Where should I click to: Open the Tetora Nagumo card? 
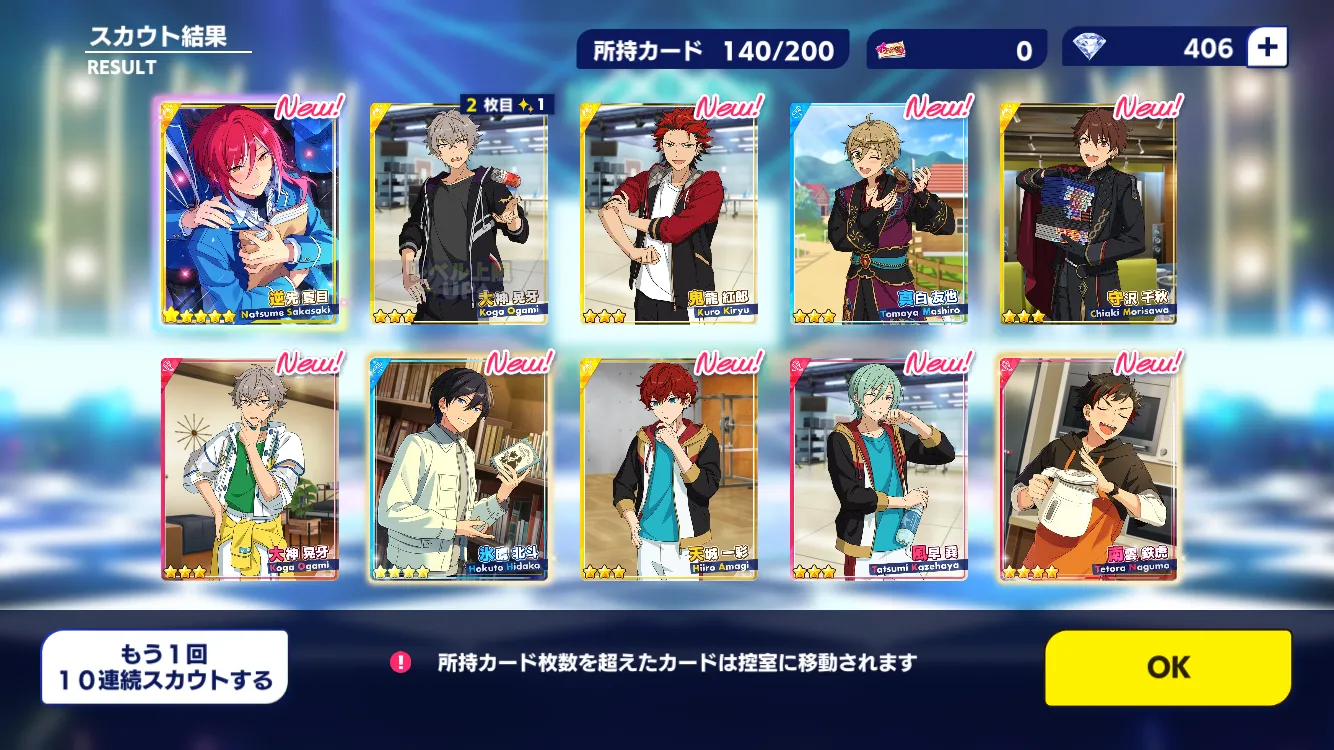click(1089, 470)
